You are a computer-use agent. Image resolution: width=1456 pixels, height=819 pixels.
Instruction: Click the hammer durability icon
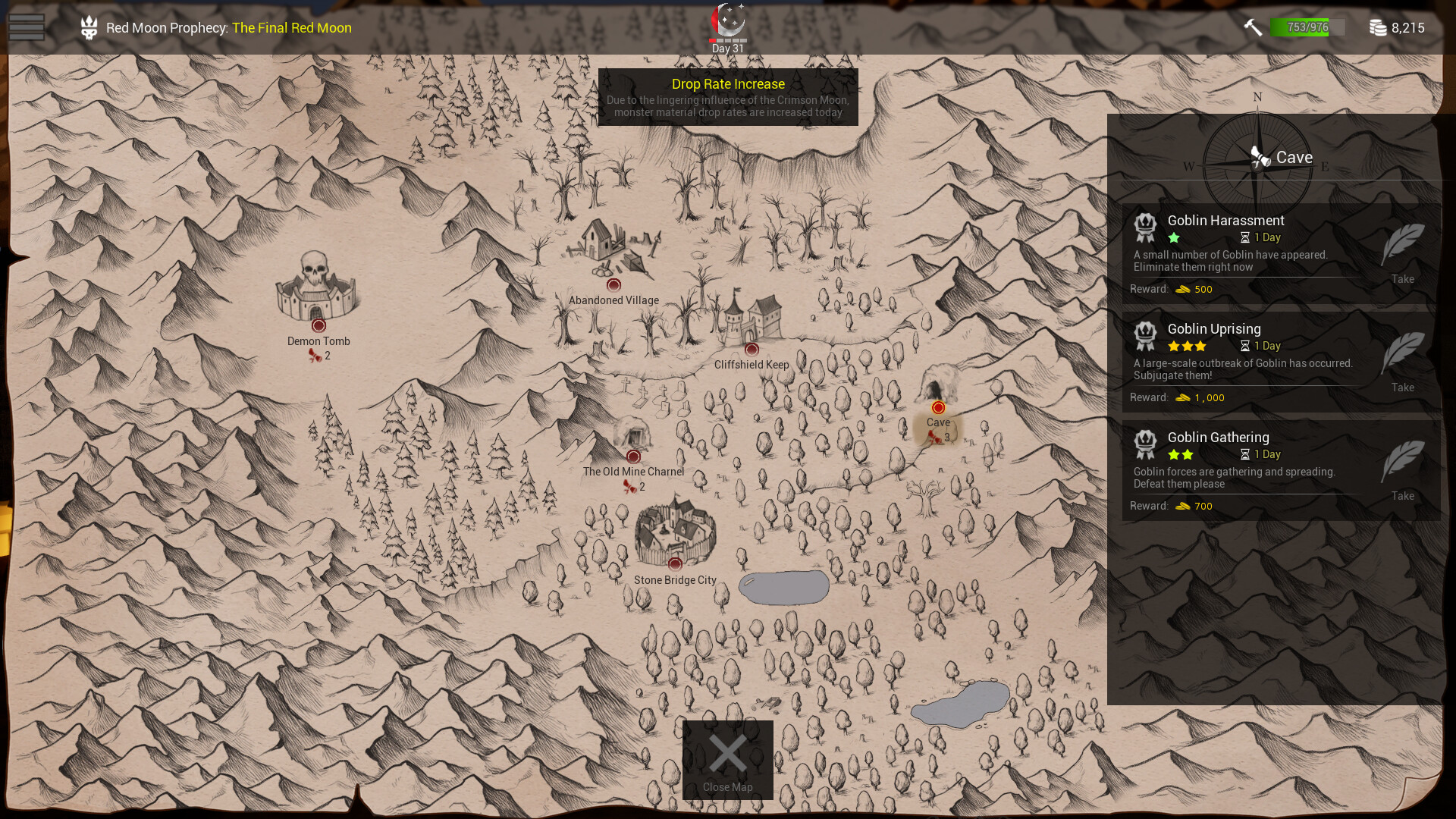[x=1253, y=27]
